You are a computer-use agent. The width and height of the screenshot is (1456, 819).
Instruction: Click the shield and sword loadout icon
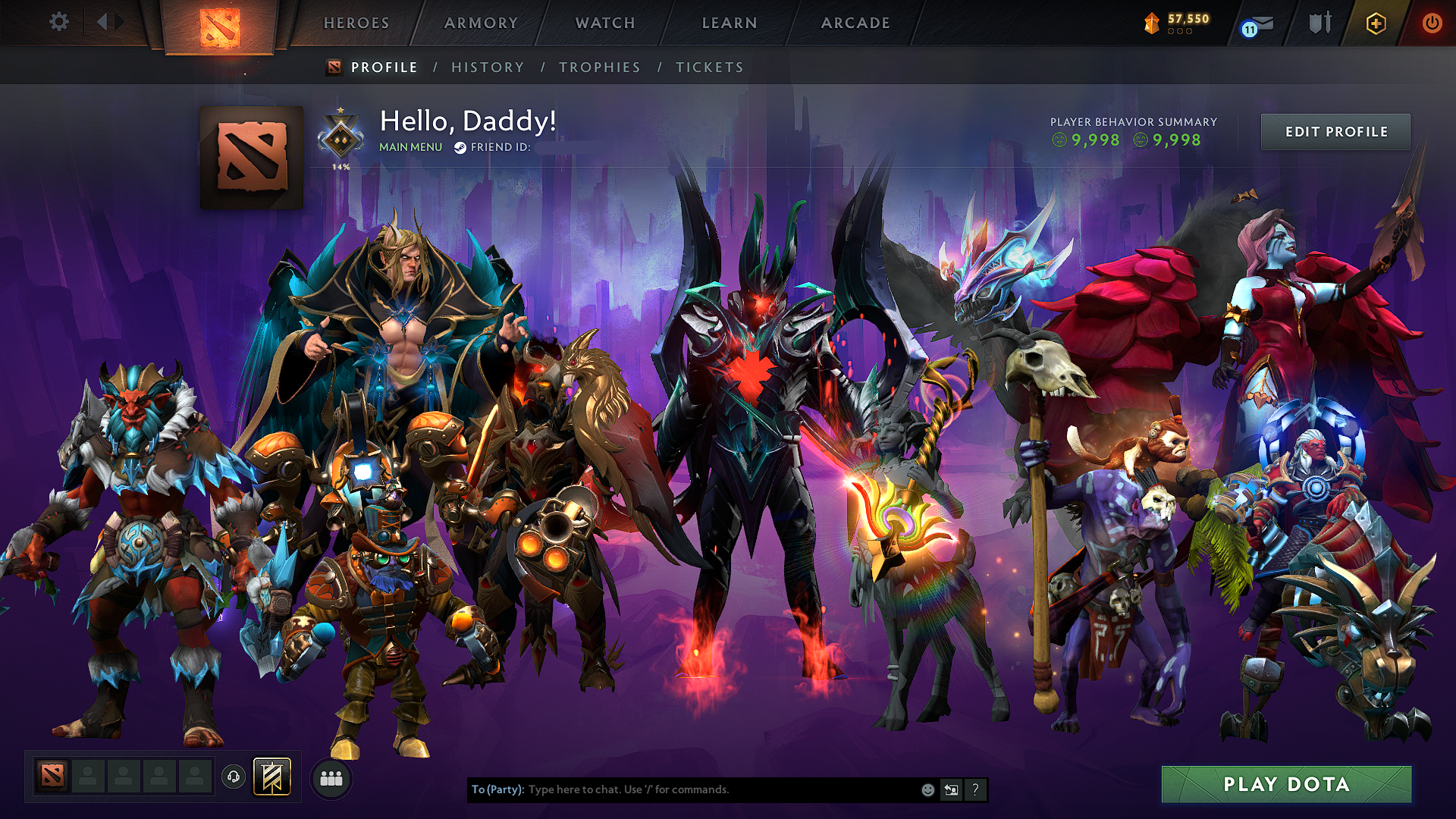click(x=1319, y=22)
